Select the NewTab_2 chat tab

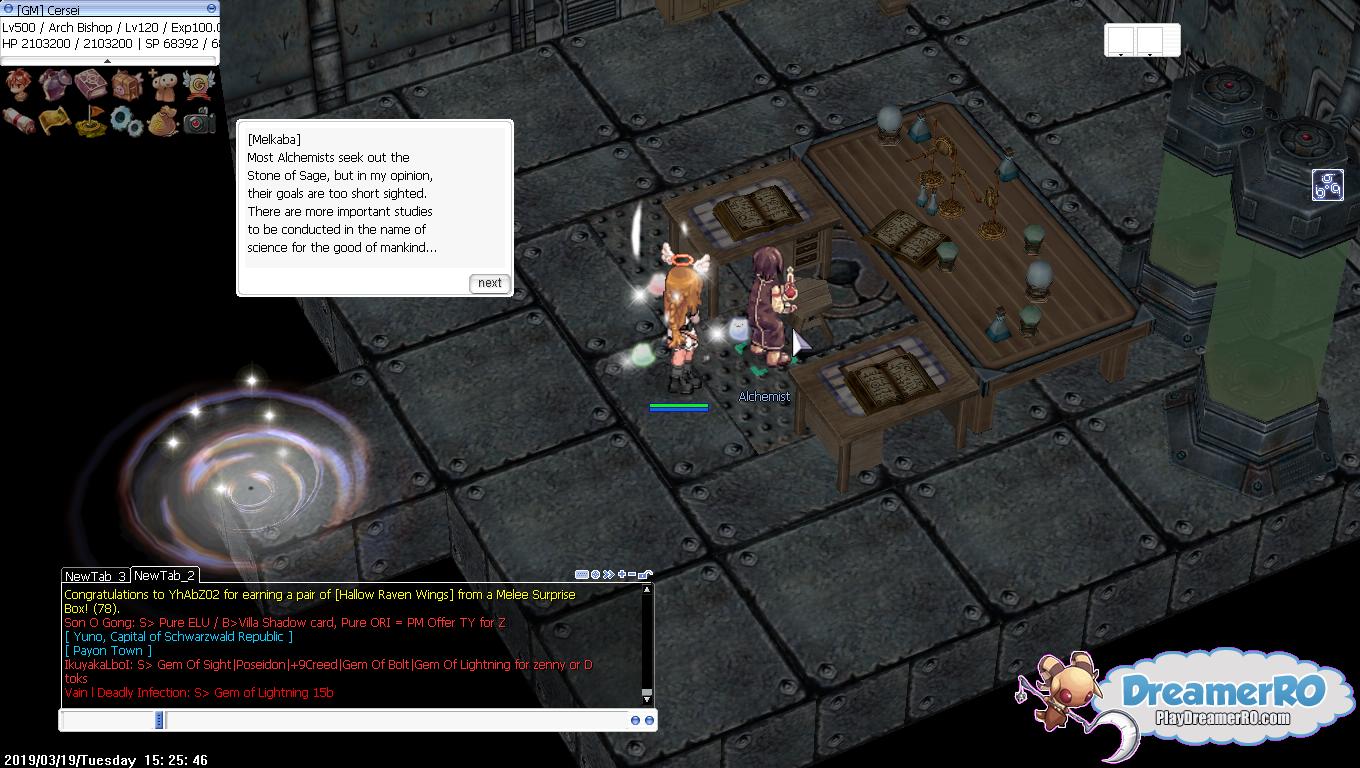tap(164, 575)
